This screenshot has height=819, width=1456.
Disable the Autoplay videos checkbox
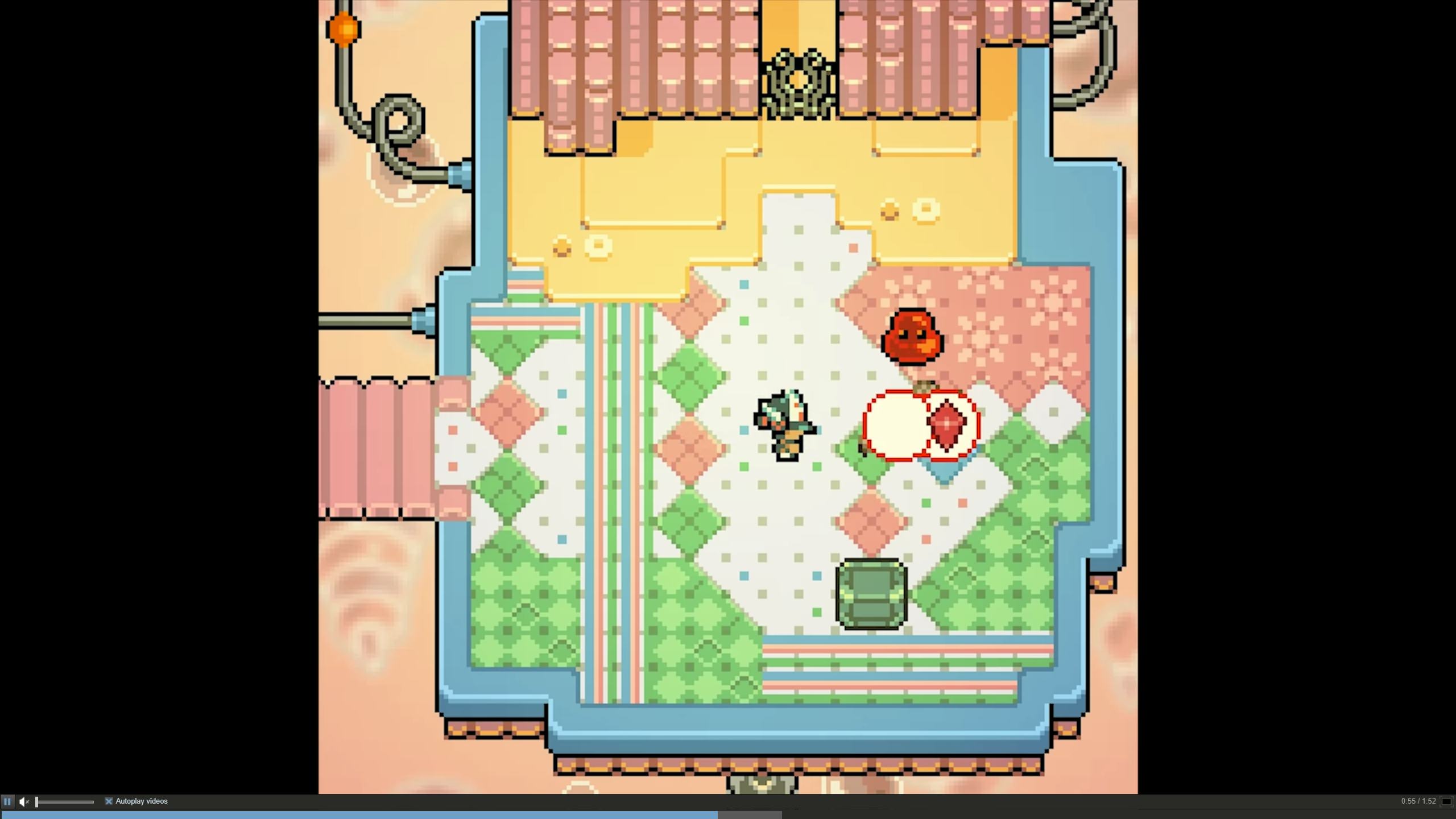pyautogui.click(x=109, y=801)
